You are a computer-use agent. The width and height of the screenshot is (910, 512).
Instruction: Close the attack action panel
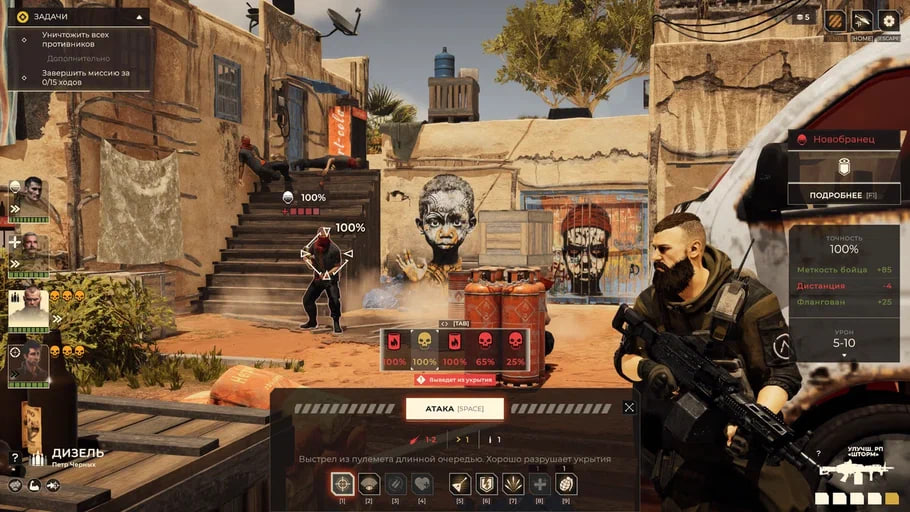coord(629,407)
